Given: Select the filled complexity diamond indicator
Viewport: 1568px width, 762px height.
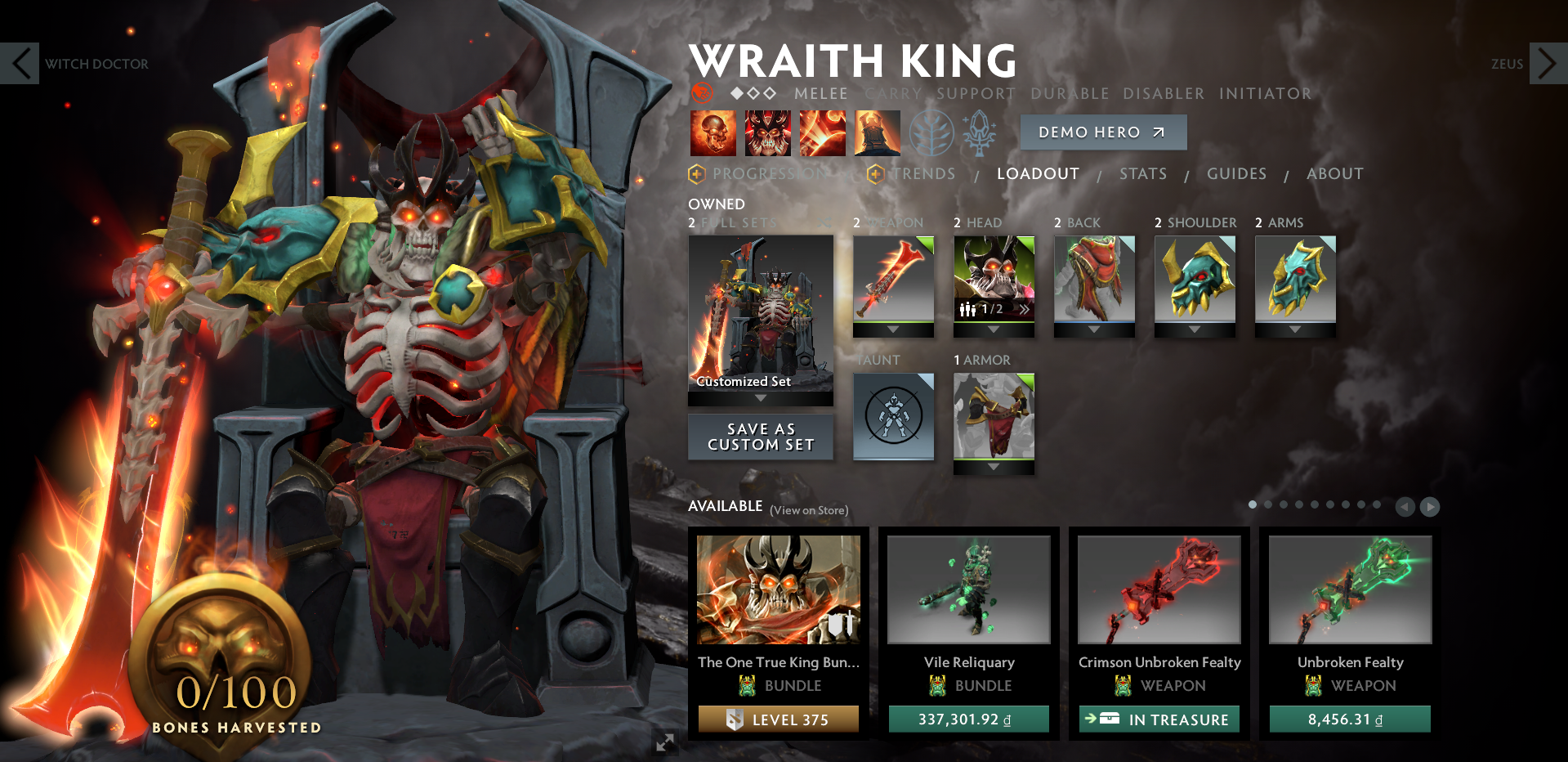Looking at the screenshot, I should pos(738,93).
